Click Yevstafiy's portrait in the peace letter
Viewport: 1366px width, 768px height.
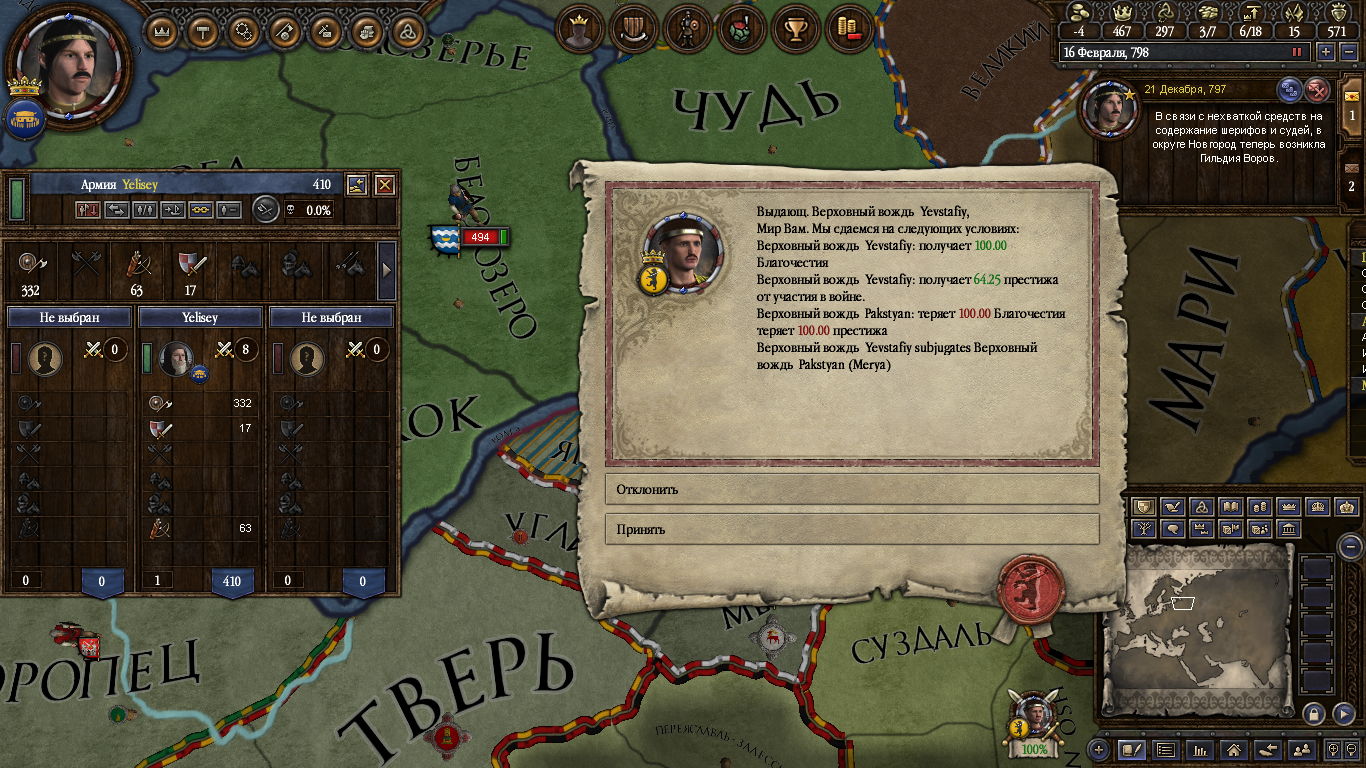tap(682, 253)
